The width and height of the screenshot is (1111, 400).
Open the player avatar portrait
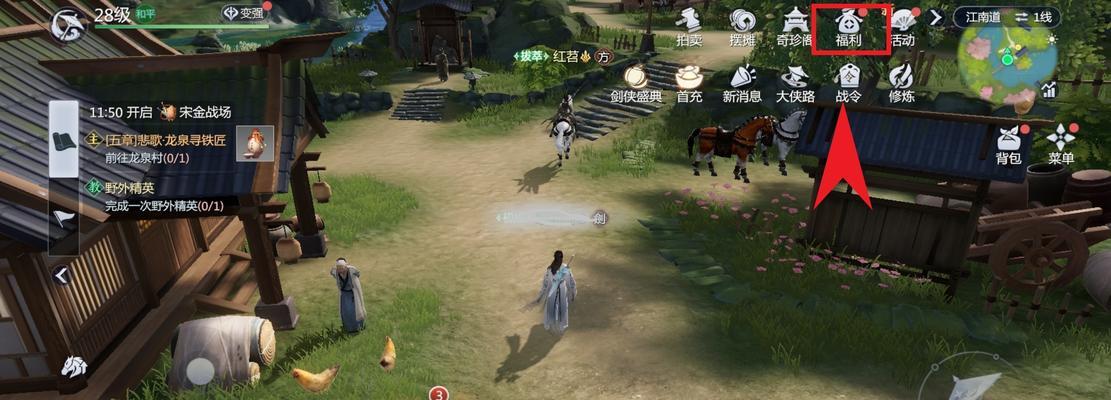pos(69,23)
